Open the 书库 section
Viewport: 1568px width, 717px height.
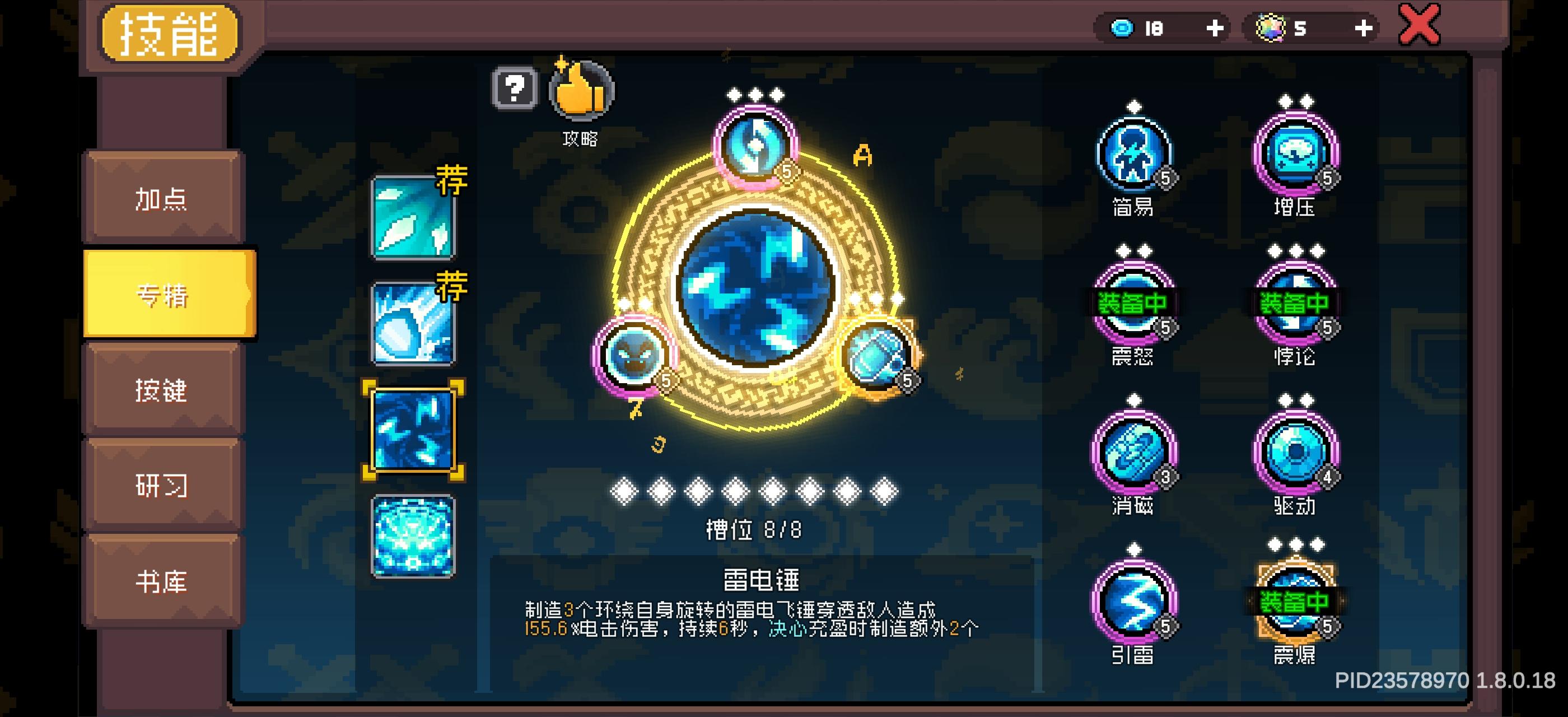162,581
